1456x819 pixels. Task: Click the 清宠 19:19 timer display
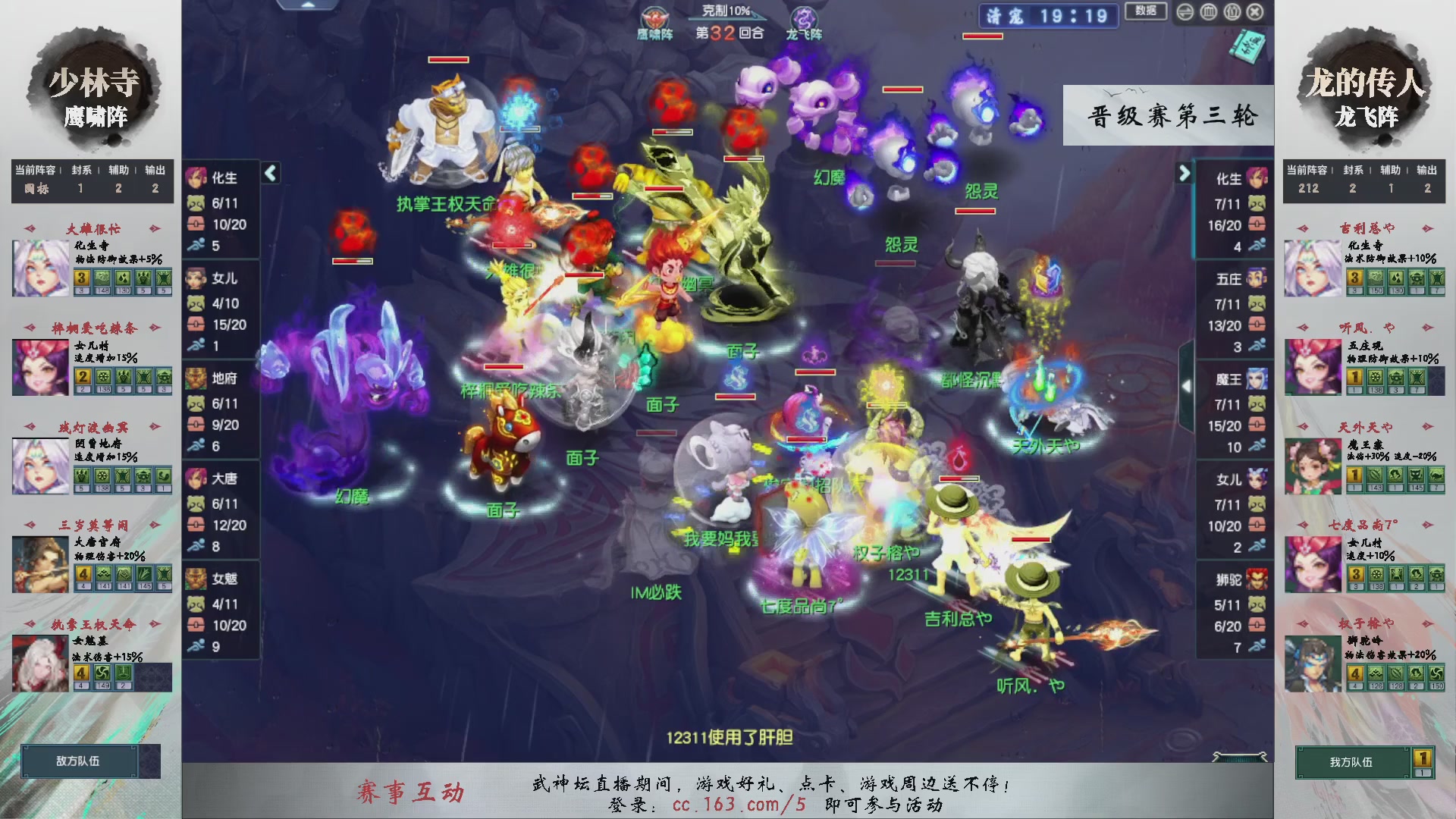(1047, 17)
